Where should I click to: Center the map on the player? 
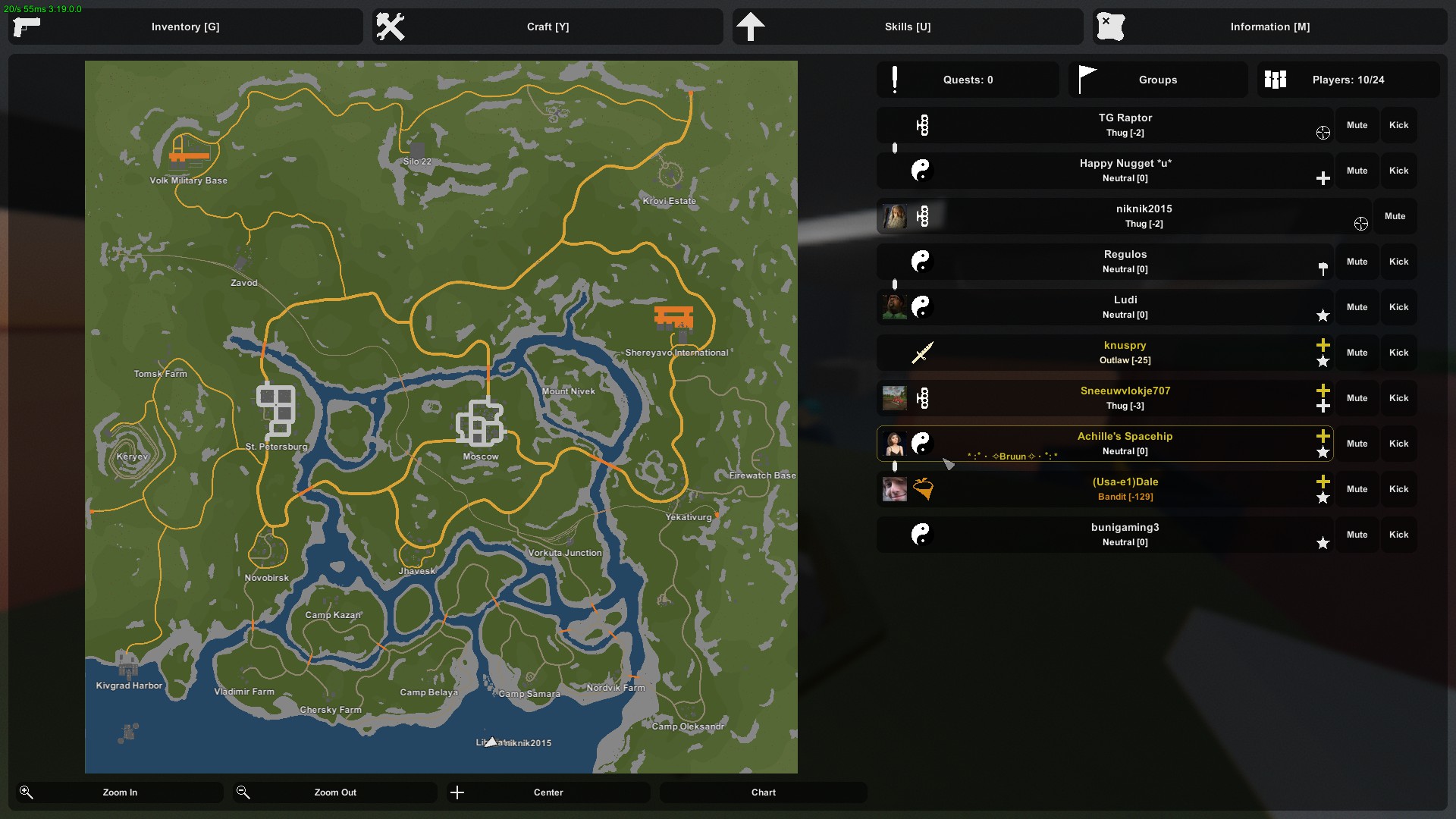(548, 792)
